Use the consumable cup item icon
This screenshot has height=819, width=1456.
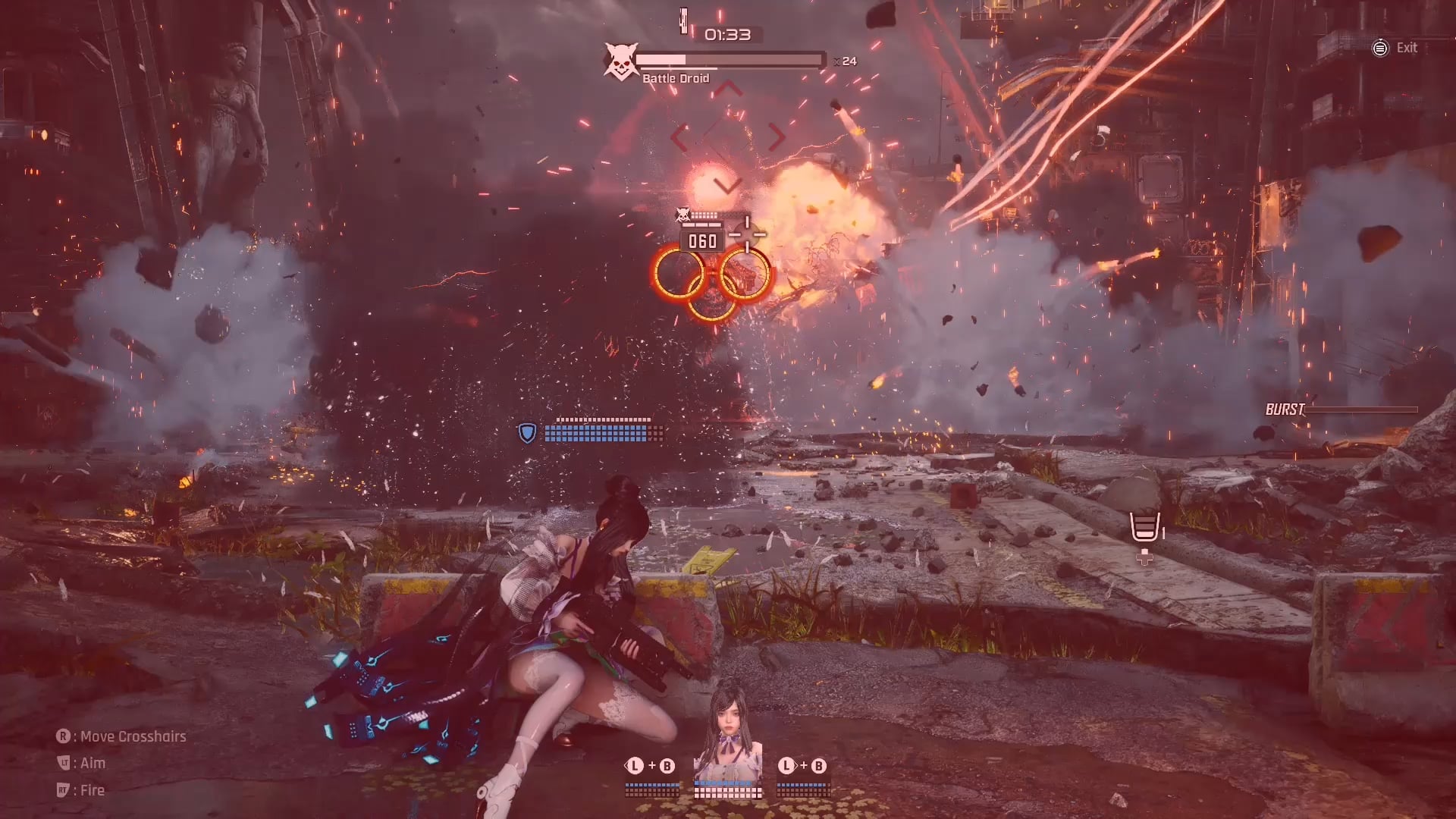coord(1144,526)
